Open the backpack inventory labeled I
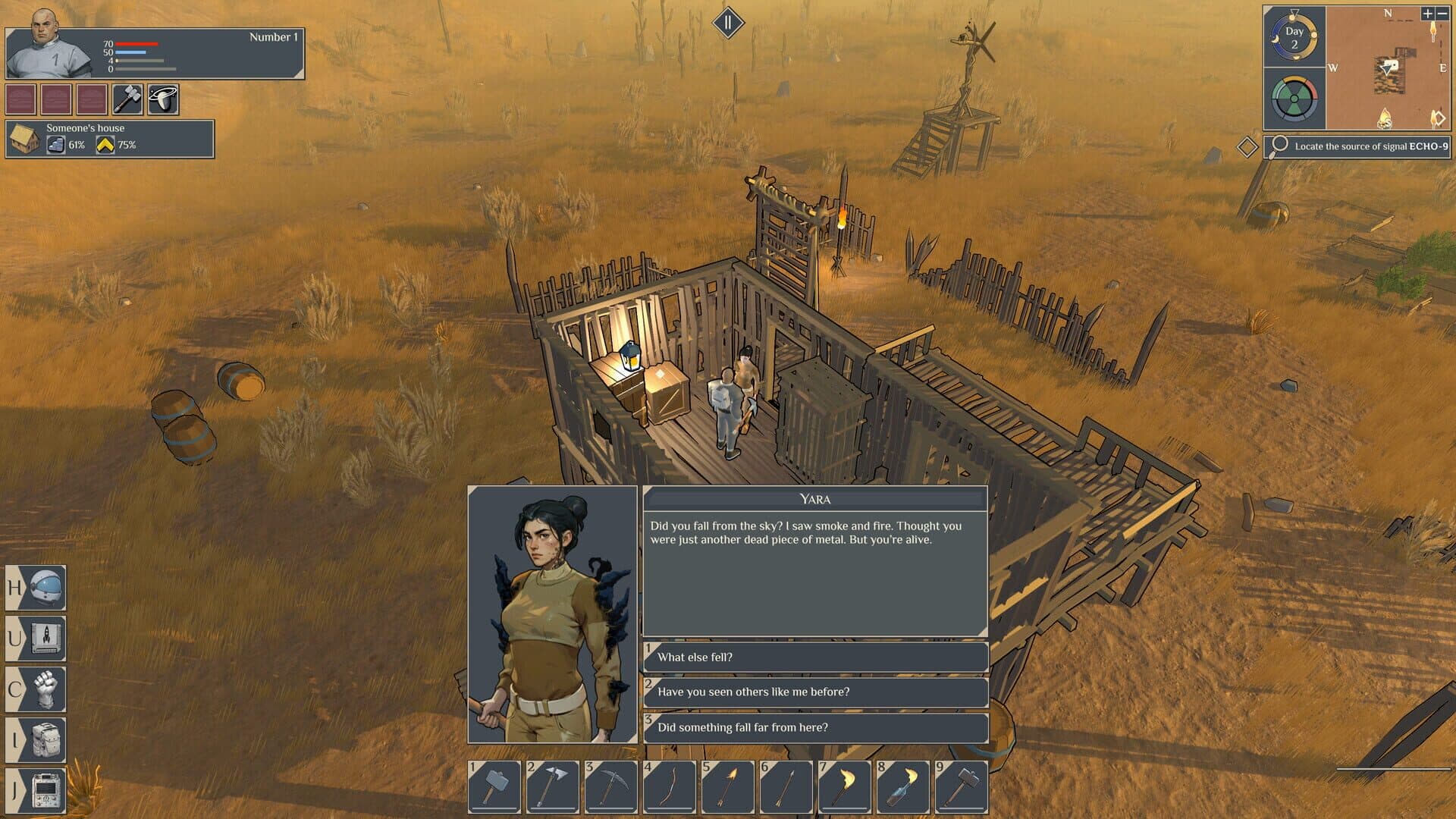 [x=36, y=739]
